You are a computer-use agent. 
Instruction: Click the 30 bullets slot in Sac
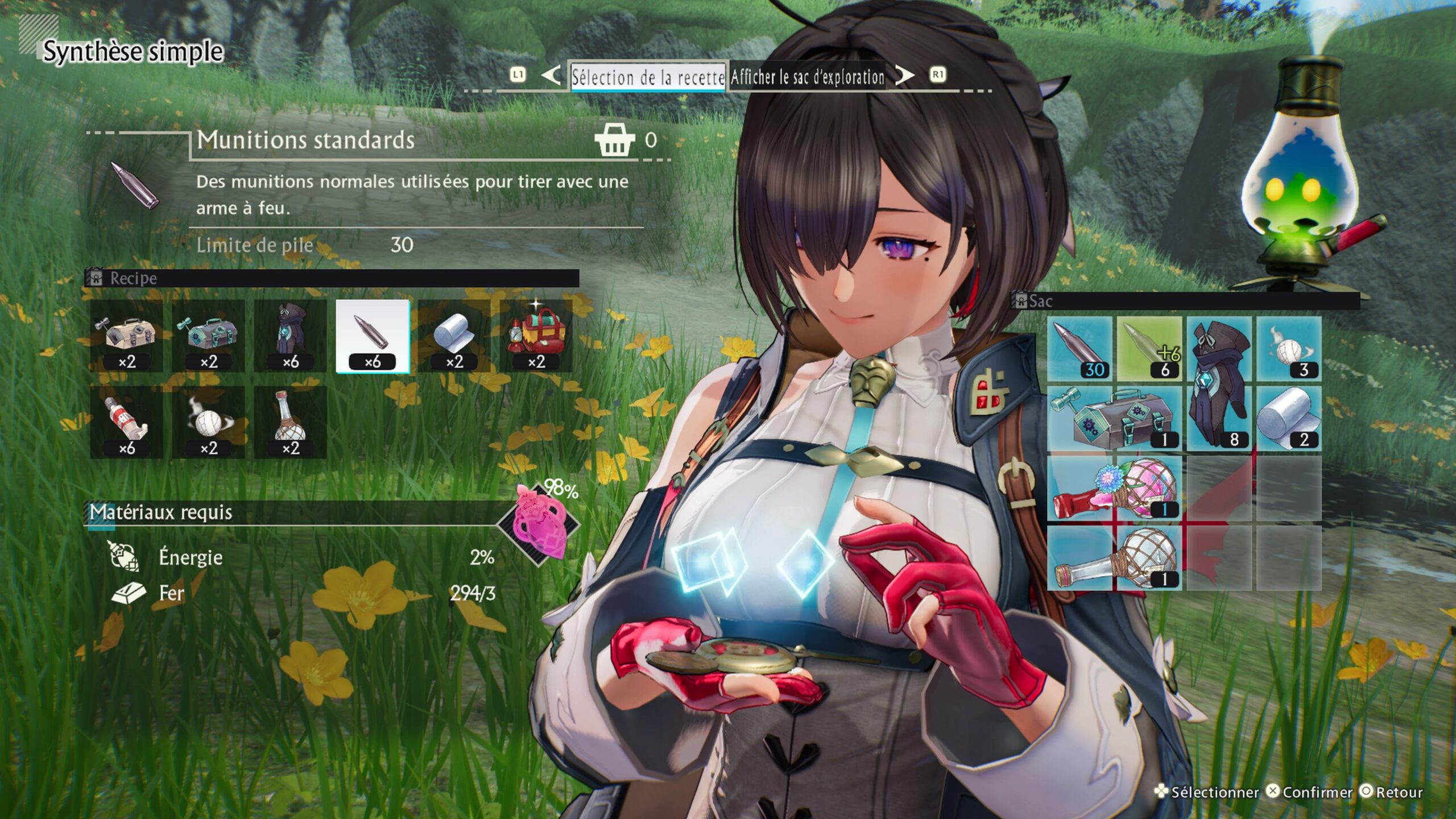tap(1079, 349)
